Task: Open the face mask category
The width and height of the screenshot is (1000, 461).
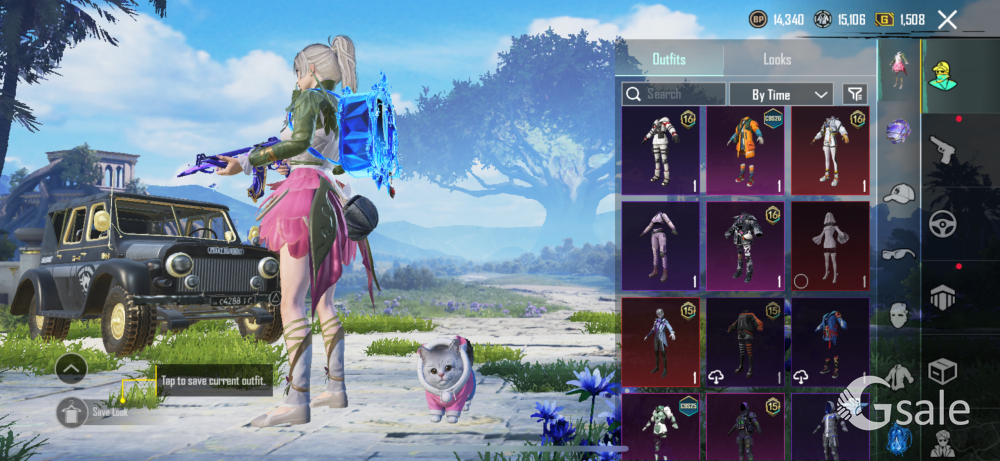Action: tap(899, 315)
